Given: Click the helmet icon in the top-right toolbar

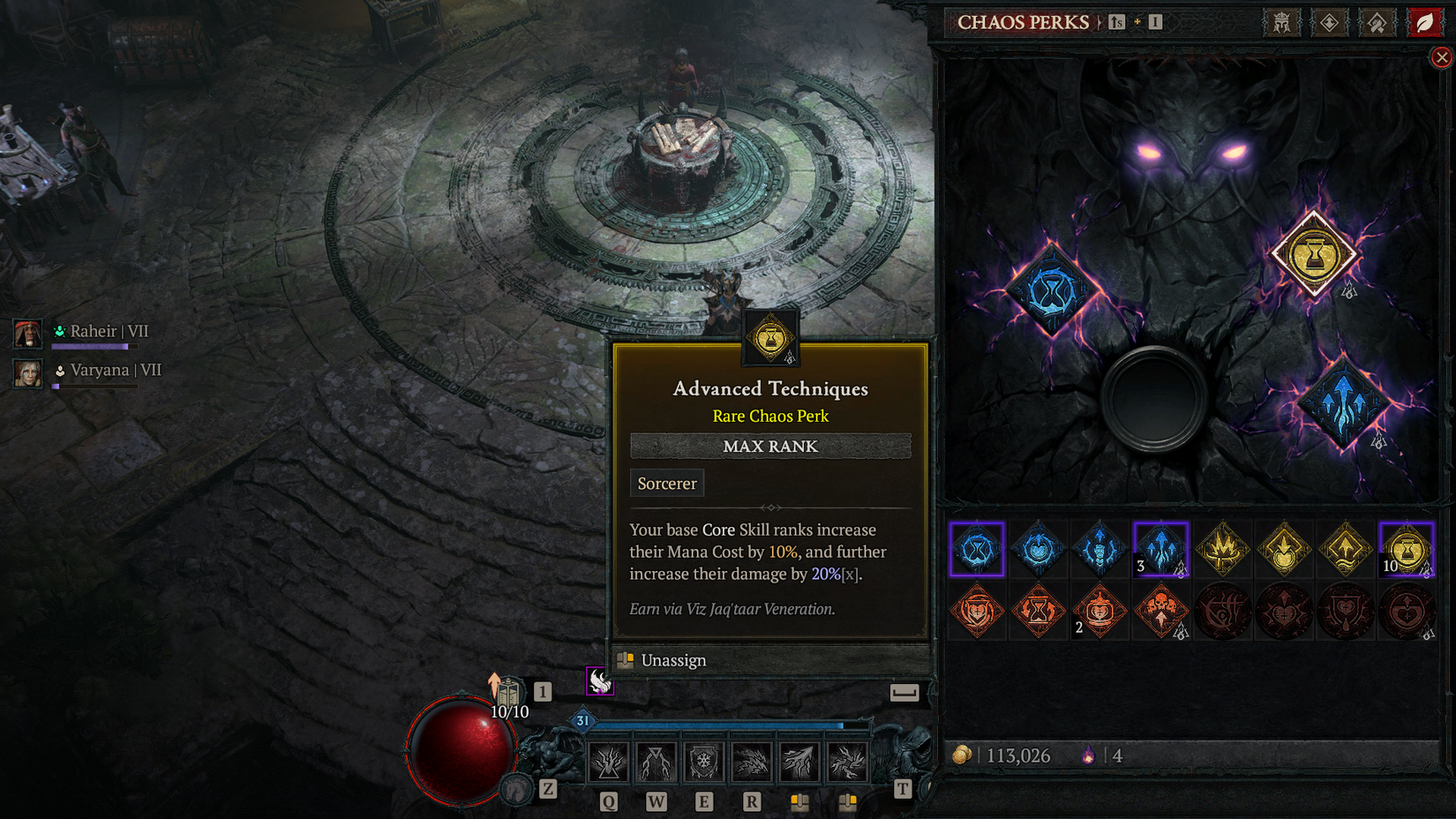Looking at the screenshot, I should (x=1282, y=22).
